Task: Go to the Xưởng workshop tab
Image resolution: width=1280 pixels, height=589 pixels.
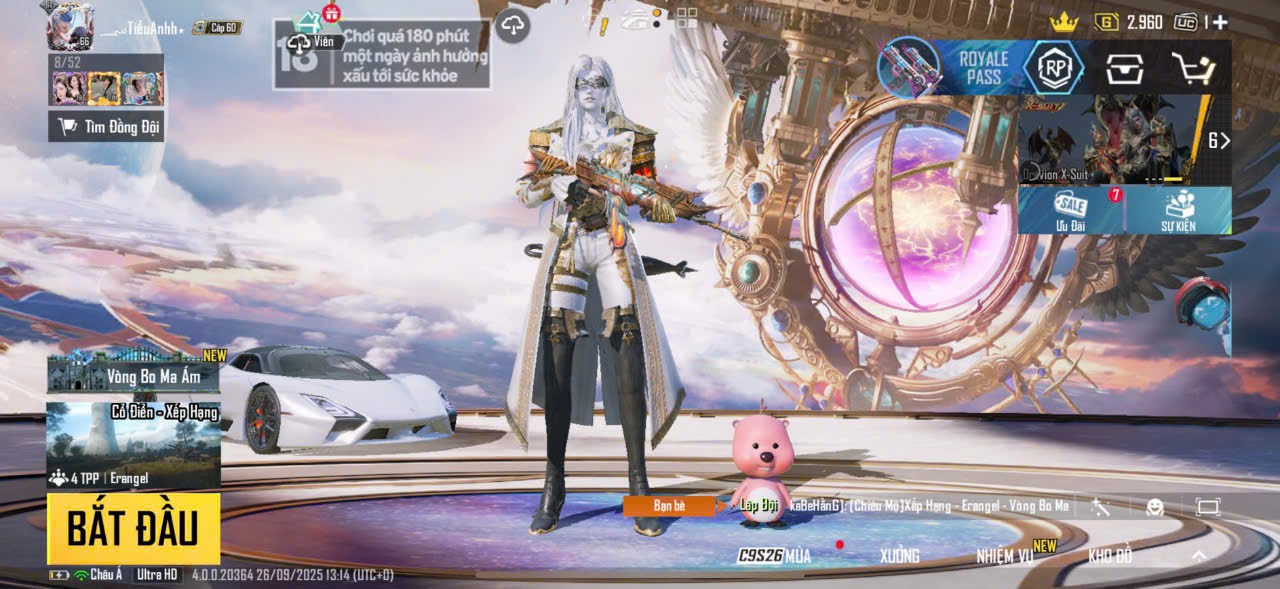Action: (x=899, y=556)
